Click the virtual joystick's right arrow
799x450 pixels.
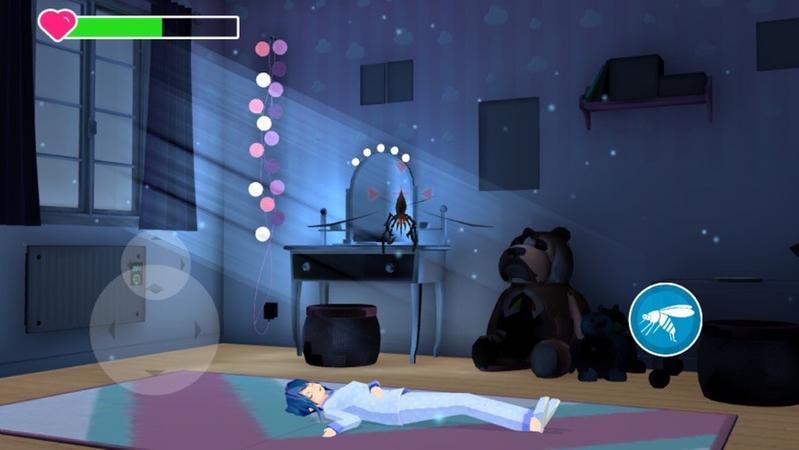[198, 329]
